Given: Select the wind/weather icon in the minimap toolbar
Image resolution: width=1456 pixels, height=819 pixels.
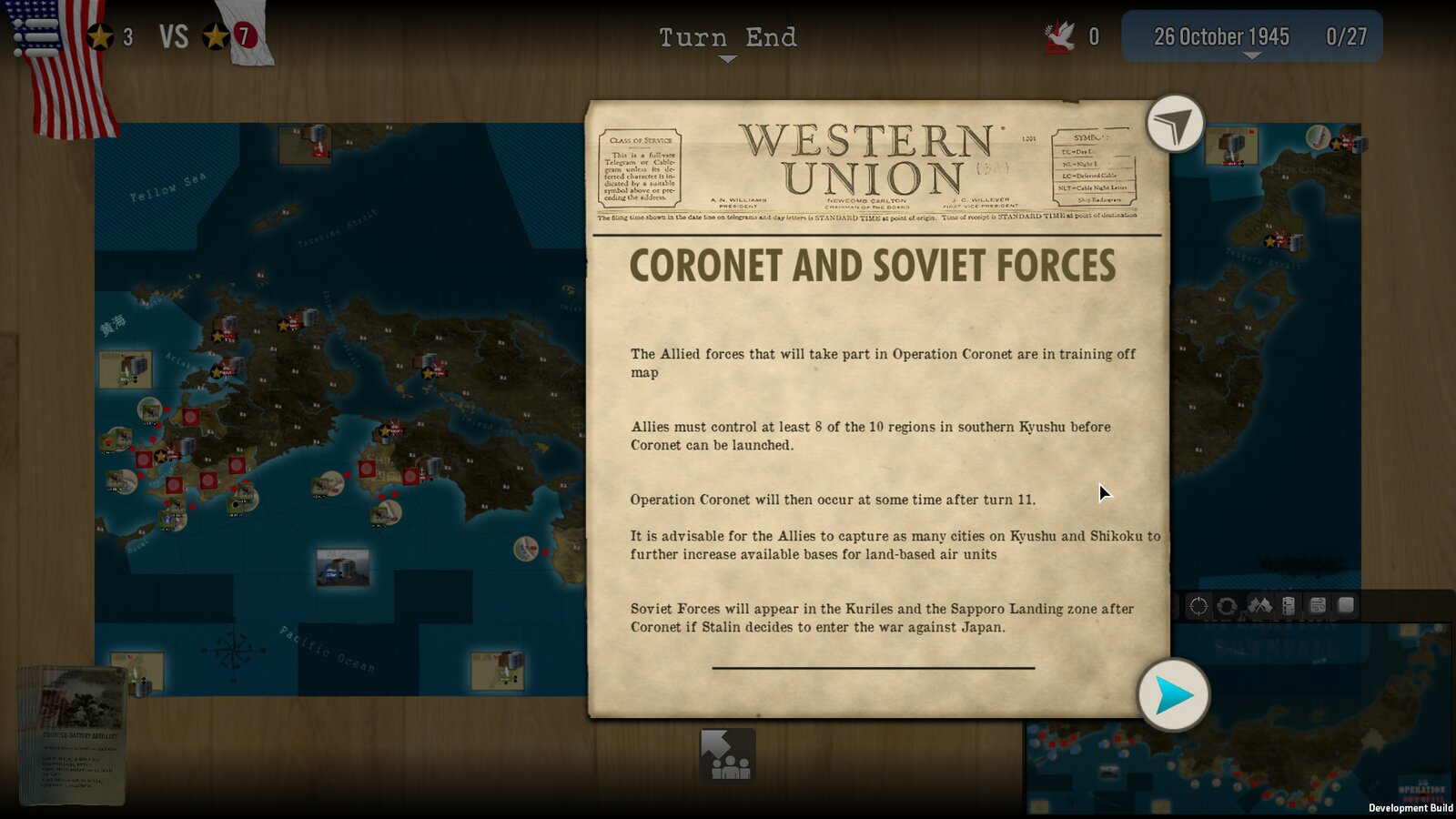Looking at the screenshot, I should (x=1318, y=607).
